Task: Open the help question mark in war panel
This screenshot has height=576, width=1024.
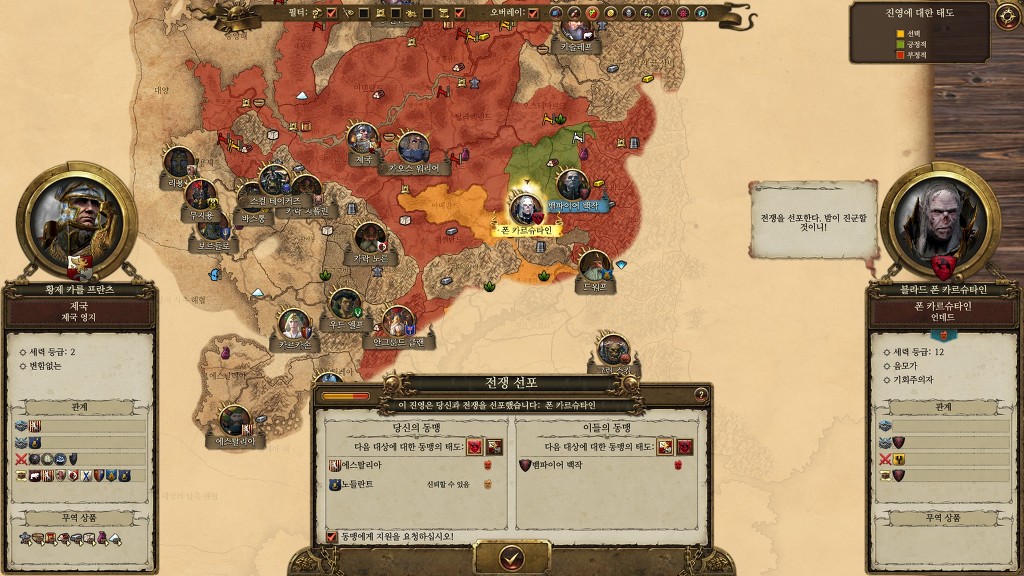Action: click(700, 395)
